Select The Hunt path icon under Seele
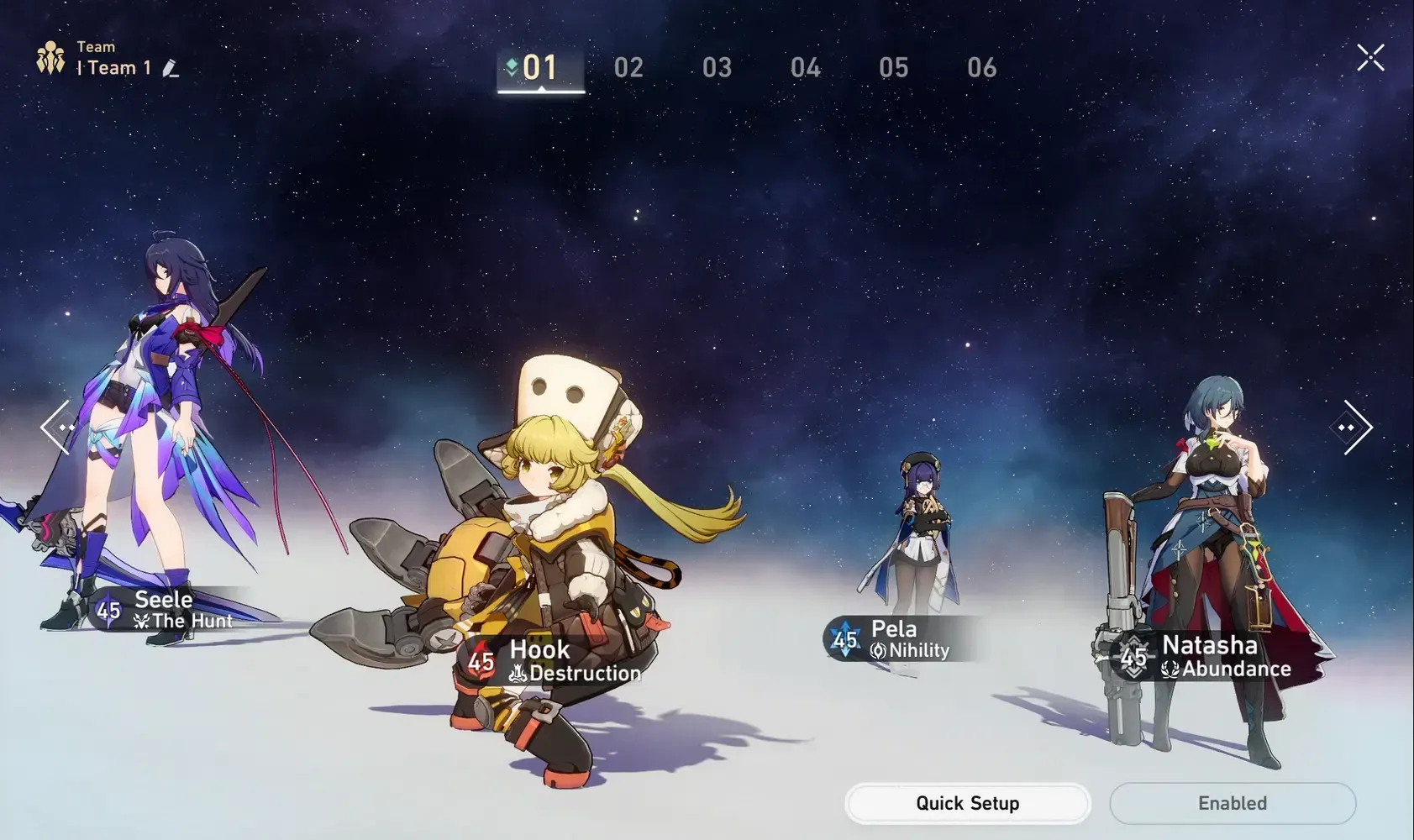This screenshot has height=840, width=1414. [141, 622]
